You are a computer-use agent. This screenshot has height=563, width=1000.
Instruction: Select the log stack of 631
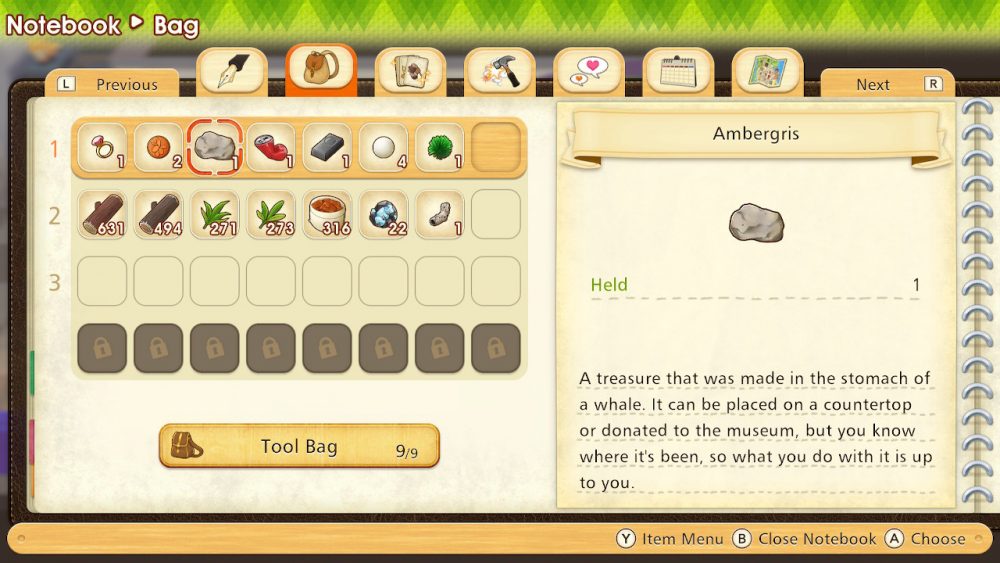tap(102, 215)
